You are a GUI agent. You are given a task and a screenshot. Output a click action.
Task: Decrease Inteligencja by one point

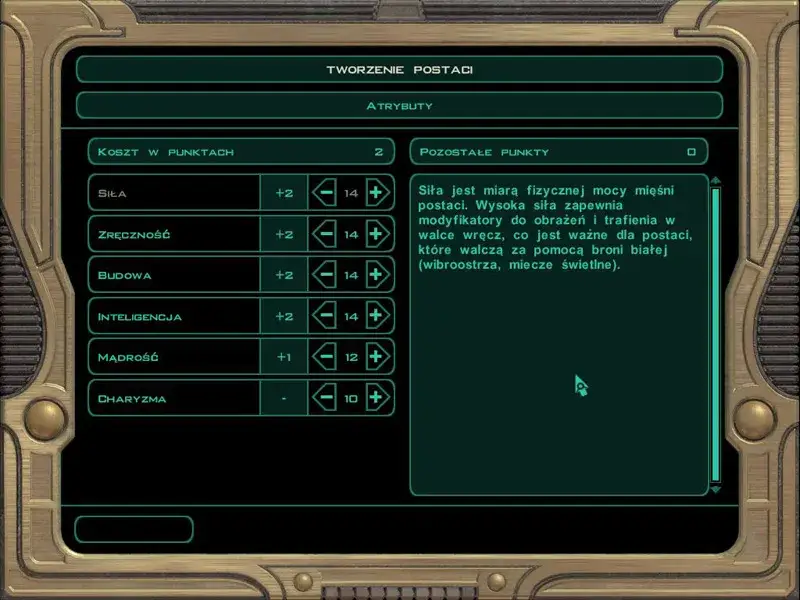(324, 316)
